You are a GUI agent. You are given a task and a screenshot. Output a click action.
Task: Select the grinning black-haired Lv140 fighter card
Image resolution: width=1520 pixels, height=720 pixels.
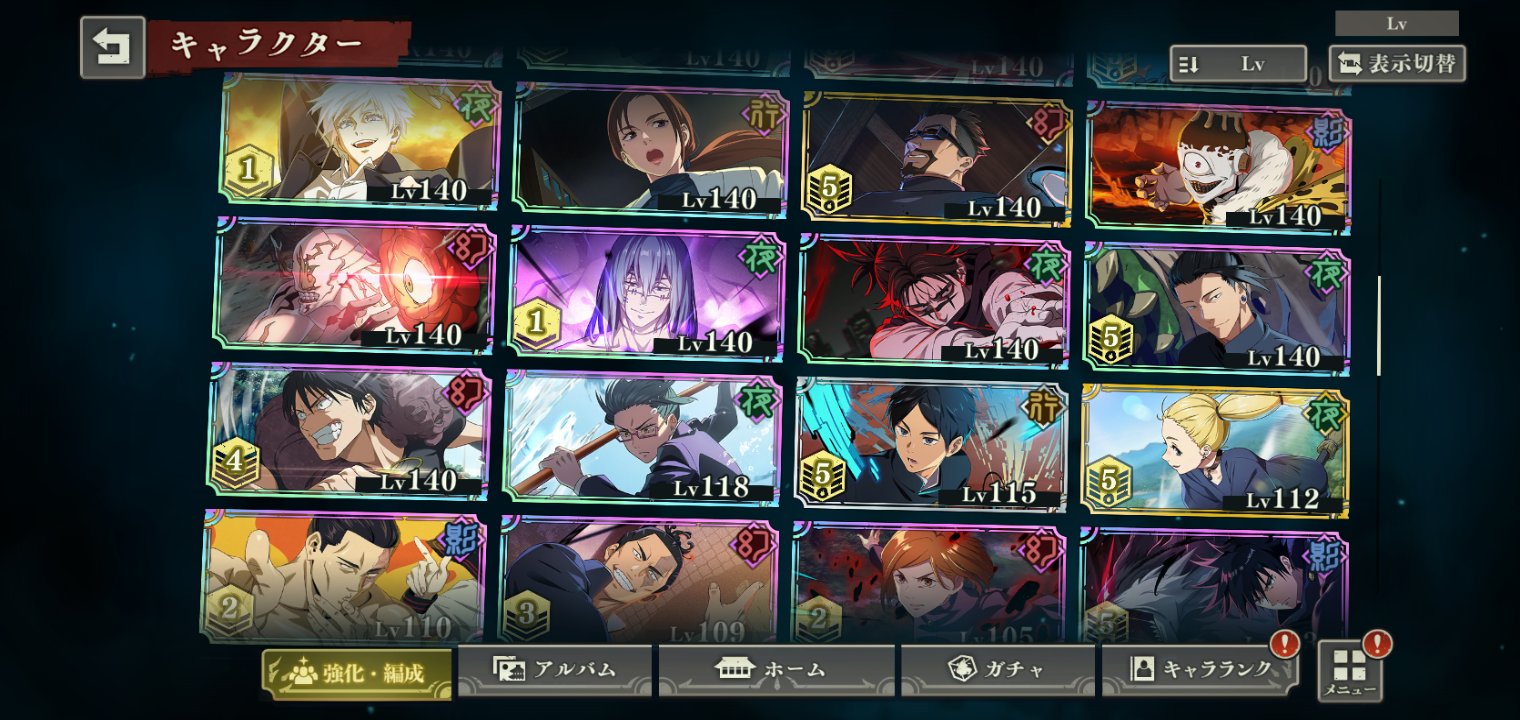[x=348, y=431]
